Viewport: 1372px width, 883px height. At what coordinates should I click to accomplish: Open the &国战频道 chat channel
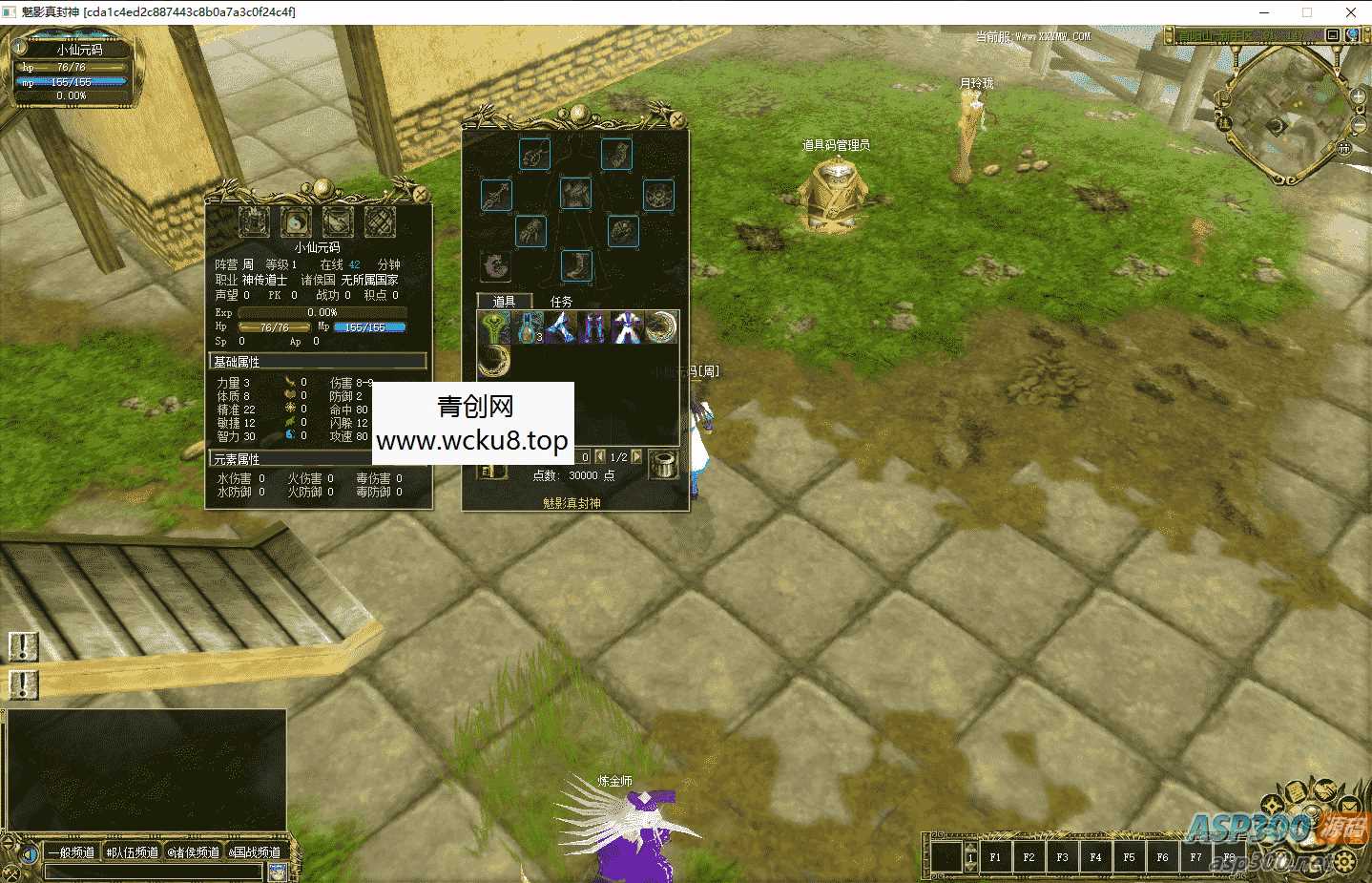[x=255, y=852]
